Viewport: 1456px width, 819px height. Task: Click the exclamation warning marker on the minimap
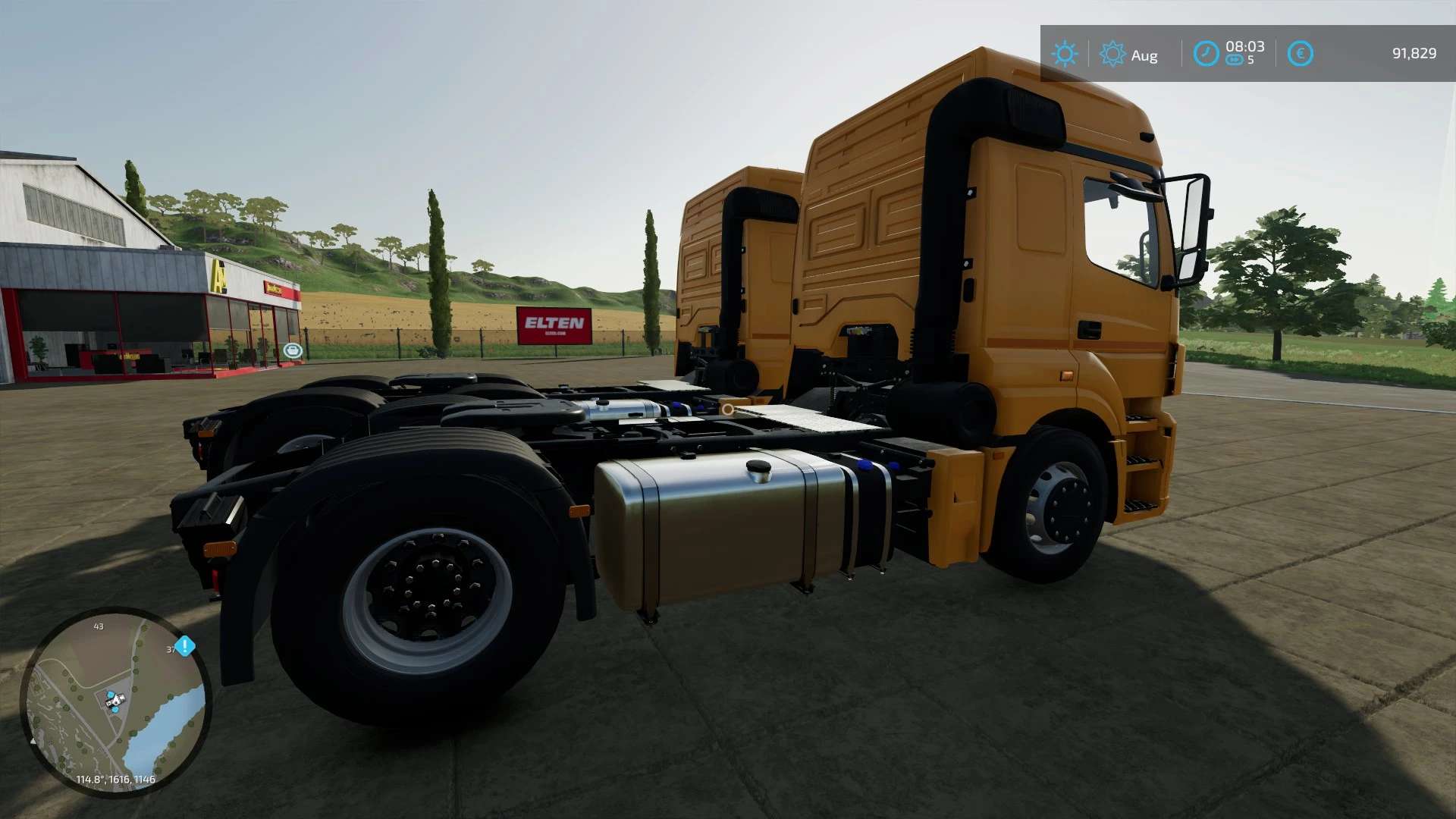(x=185, y=645)
